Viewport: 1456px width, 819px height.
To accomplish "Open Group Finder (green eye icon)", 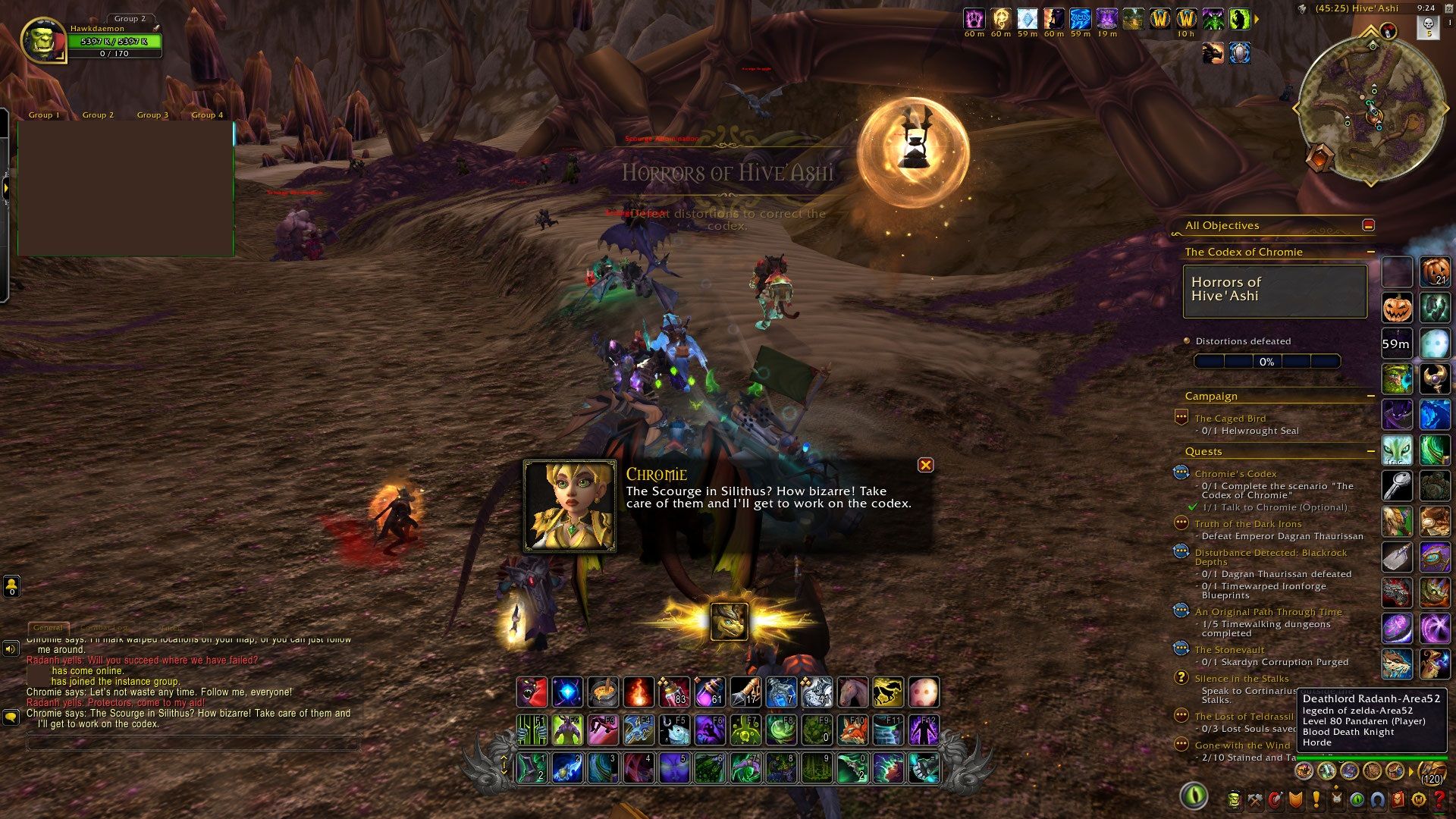I will click(1356, 801).
